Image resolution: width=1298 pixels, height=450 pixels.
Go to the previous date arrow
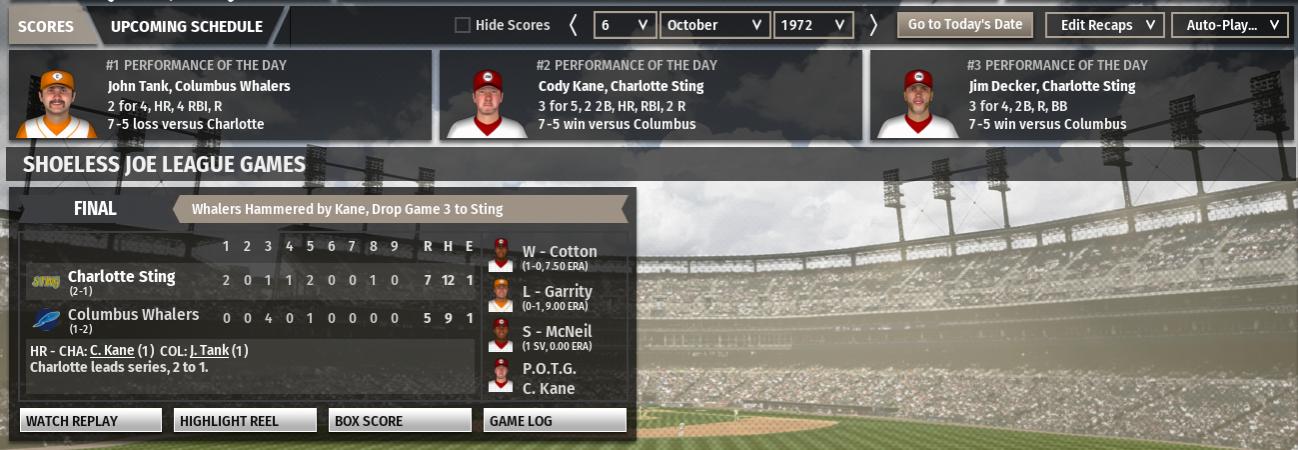(573, 25)
